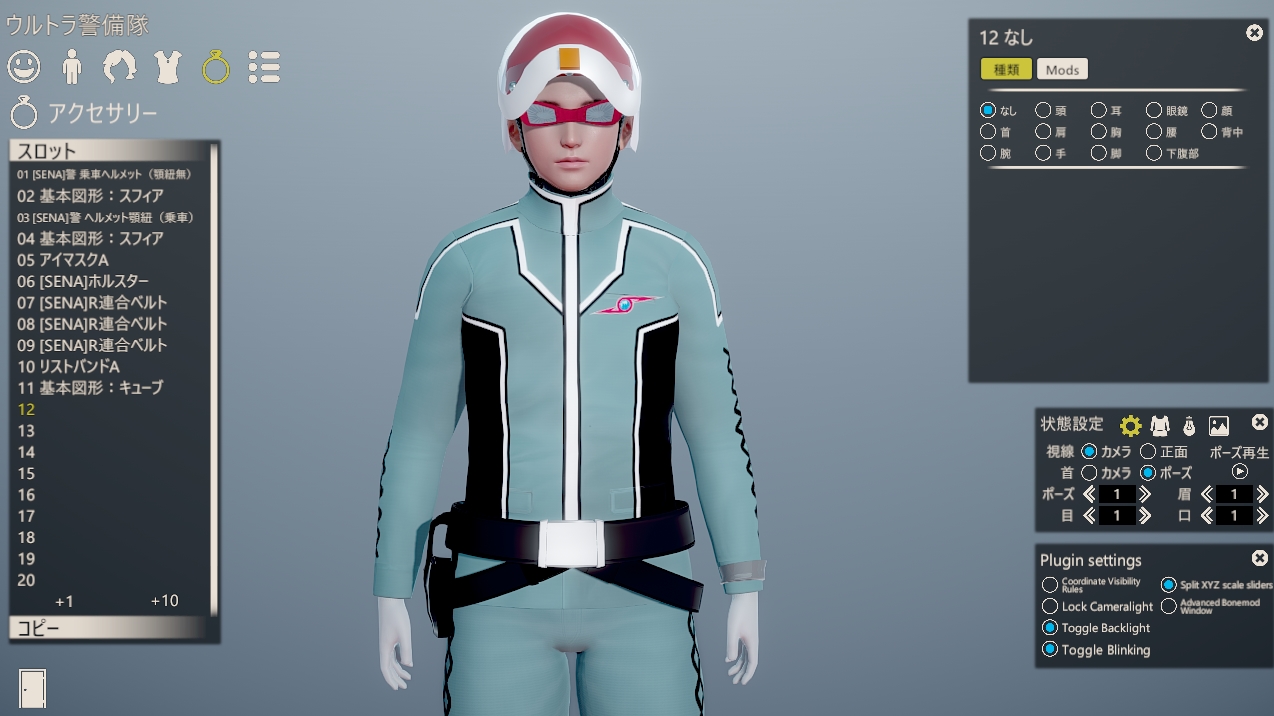Open the body category figure icon
1274x716 pixels.
pos(71,67)
